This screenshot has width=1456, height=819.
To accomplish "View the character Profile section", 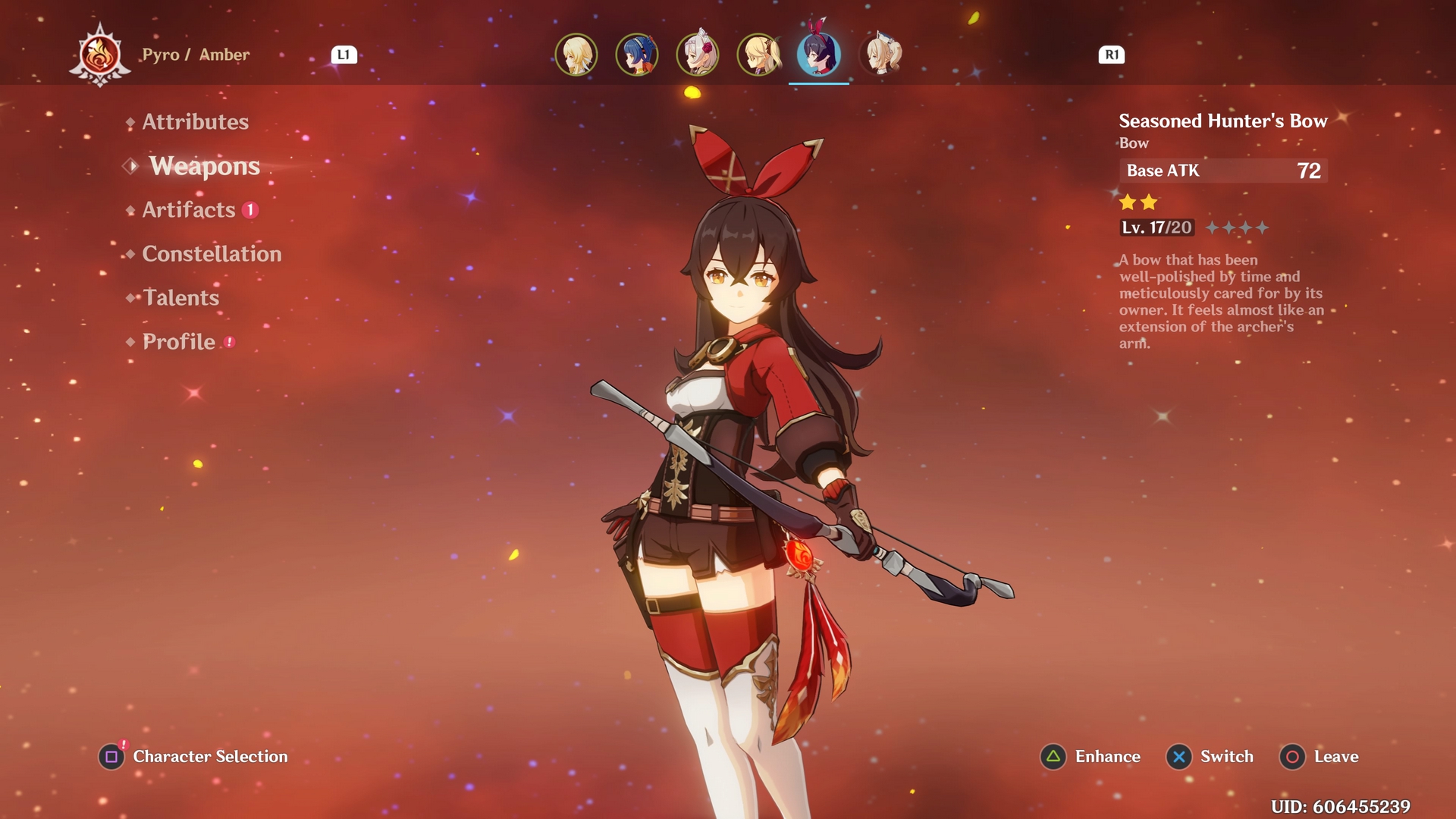I will tap(179, 342).
